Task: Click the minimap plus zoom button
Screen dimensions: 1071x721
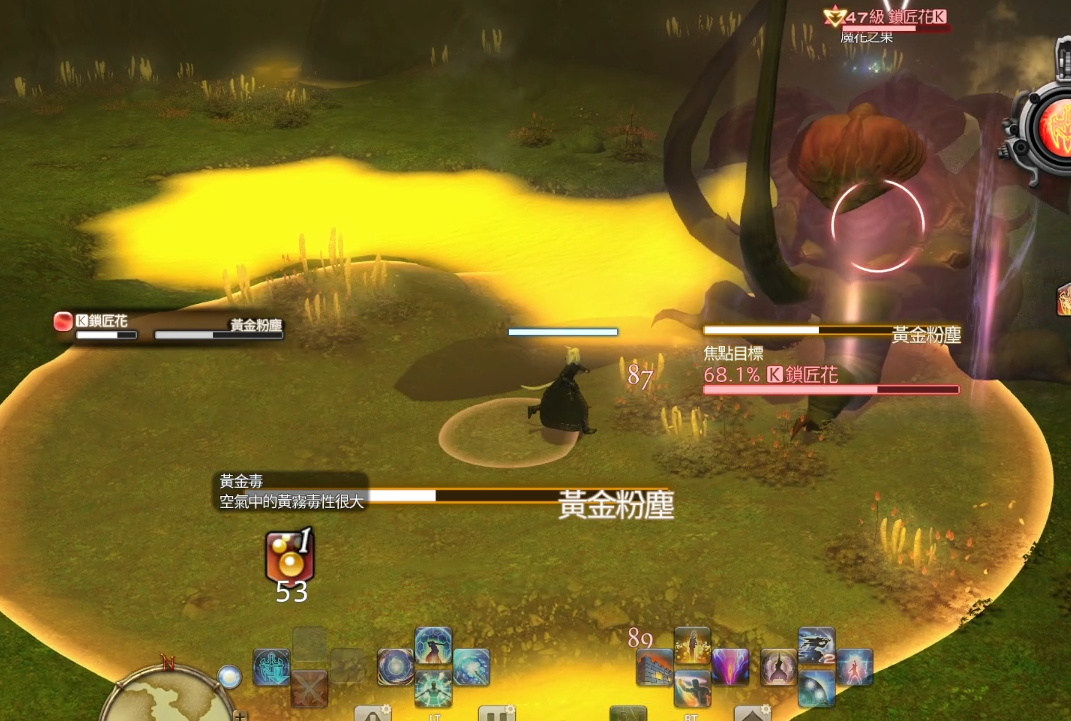Action: pos(240,715)
